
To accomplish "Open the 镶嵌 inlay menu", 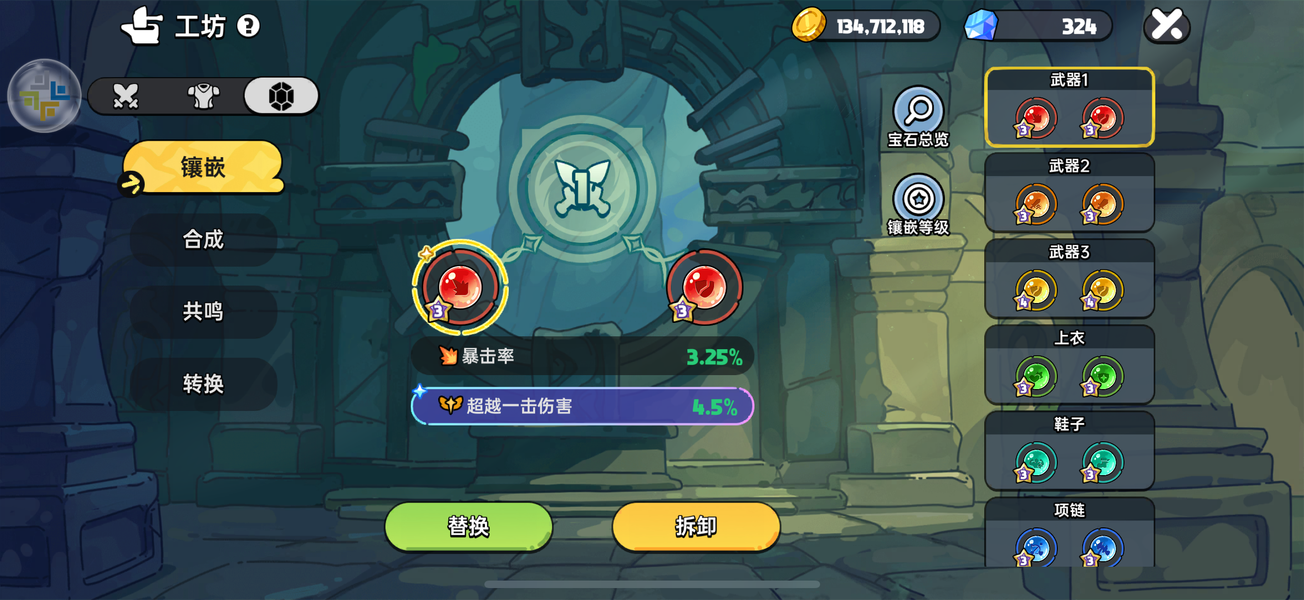I will 203,167.
